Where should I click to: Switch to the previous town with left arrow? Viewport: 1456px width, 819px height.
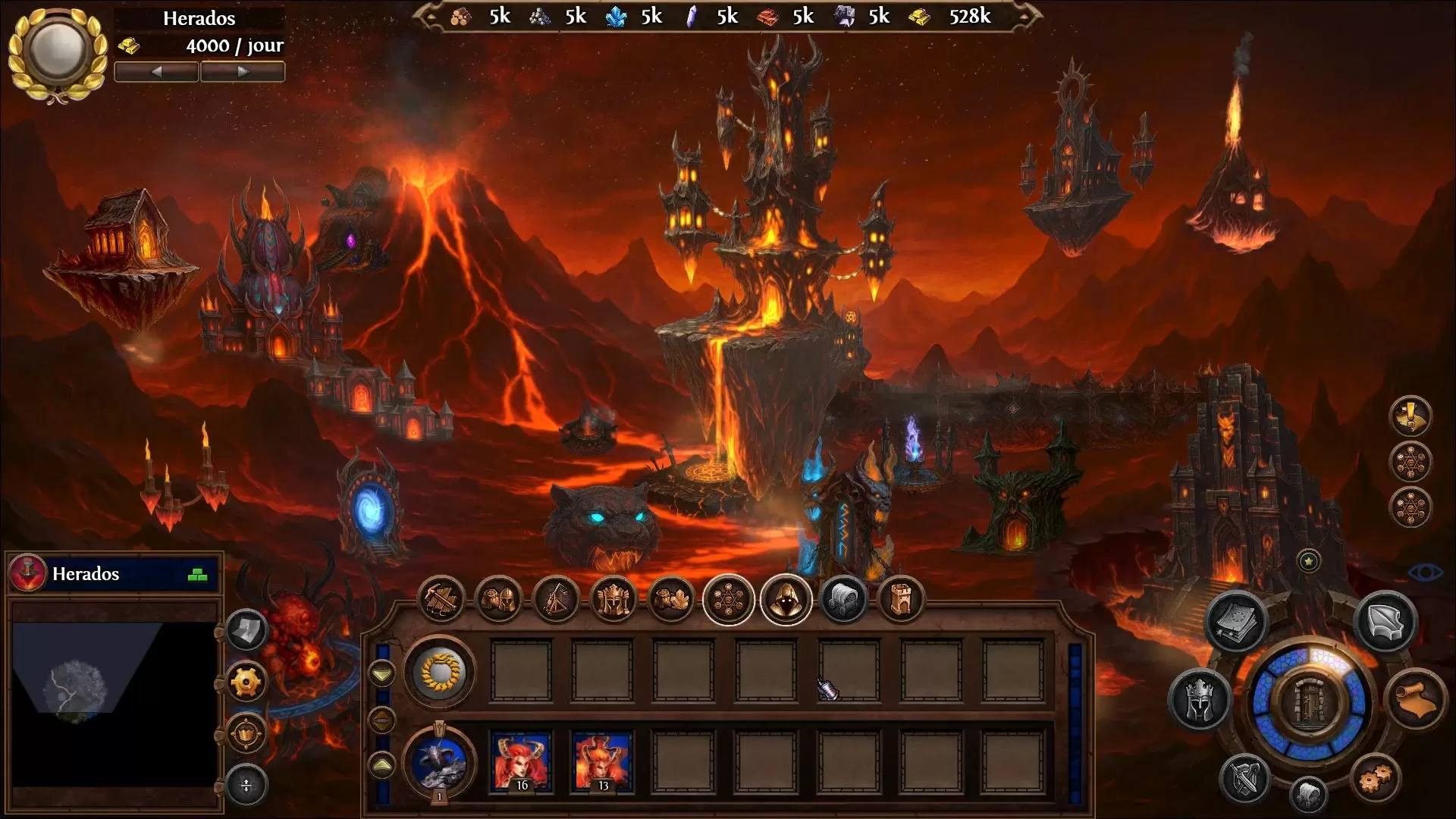point(156,72)
